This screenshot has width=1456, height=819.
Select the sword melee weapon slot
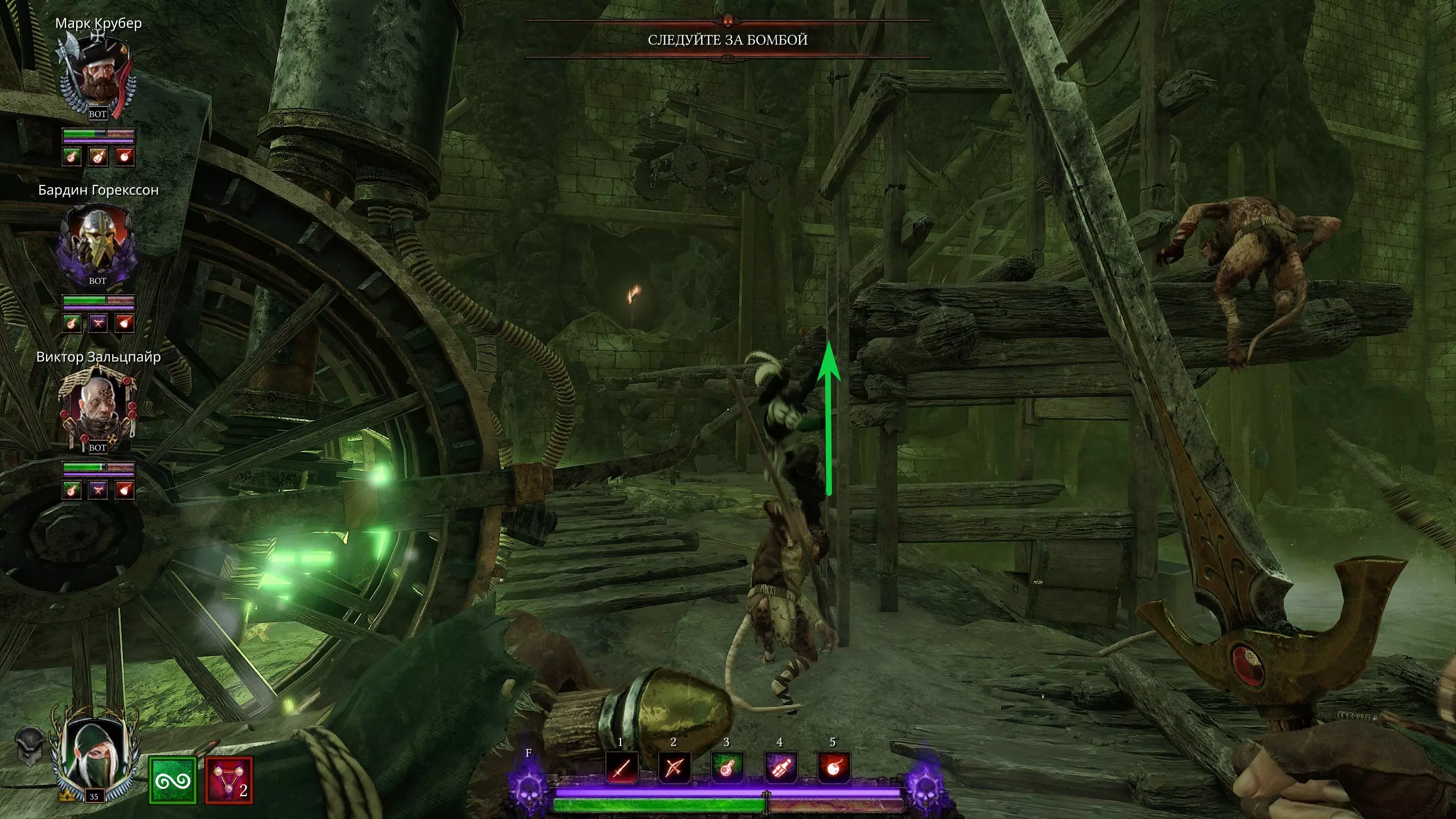pyautogui.click(x=621, y=768)
